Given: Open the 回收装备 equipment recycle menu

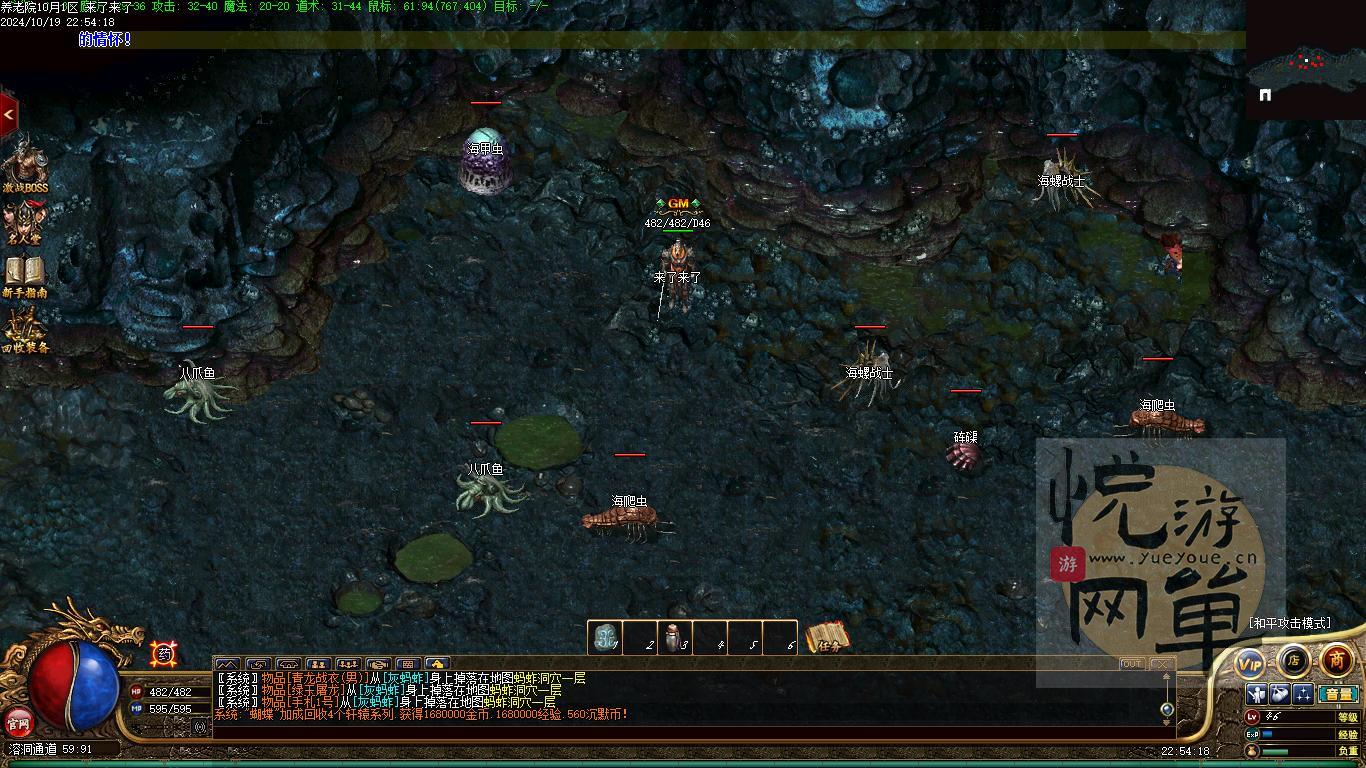Looking at the screenshot, I should pyautogui.click(x=24, y=331).
